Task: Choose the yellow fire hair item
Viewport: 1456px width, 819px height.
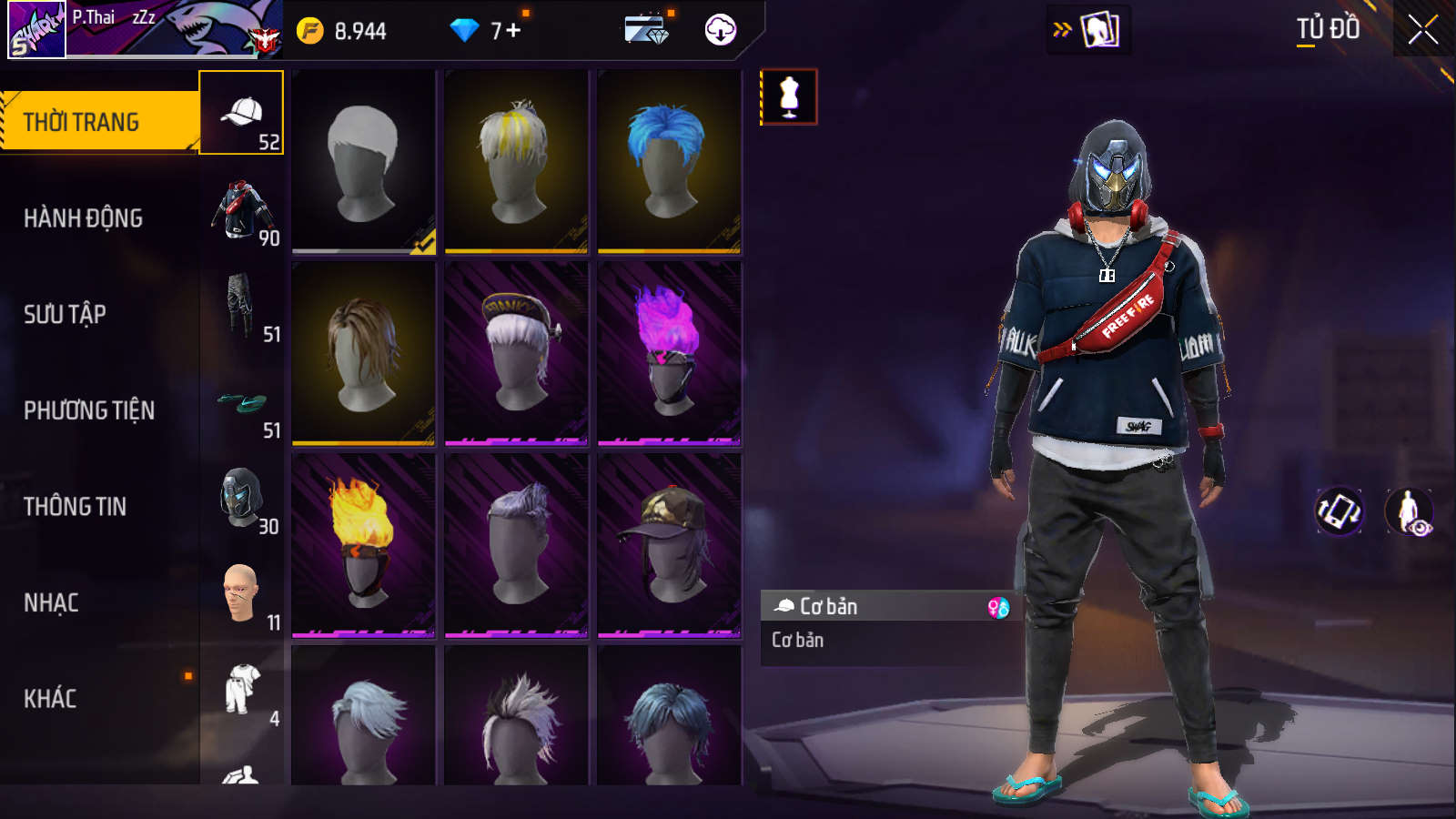Action: point(363,545)
